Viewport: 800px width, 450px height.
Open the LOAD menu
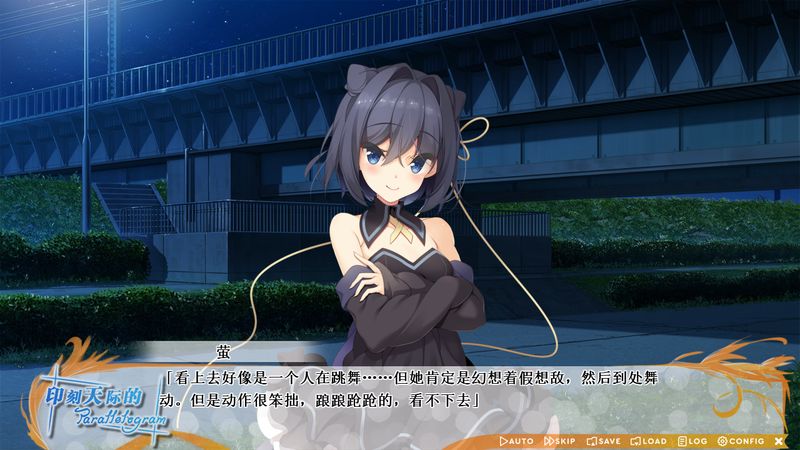pos(649,441)
